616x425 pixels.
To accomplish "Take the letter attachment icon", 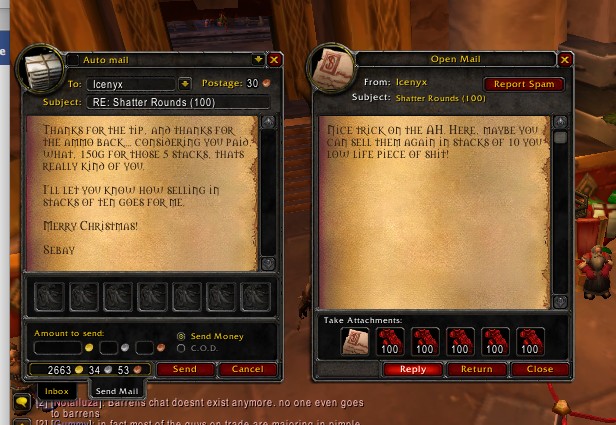I will point(355,342).
